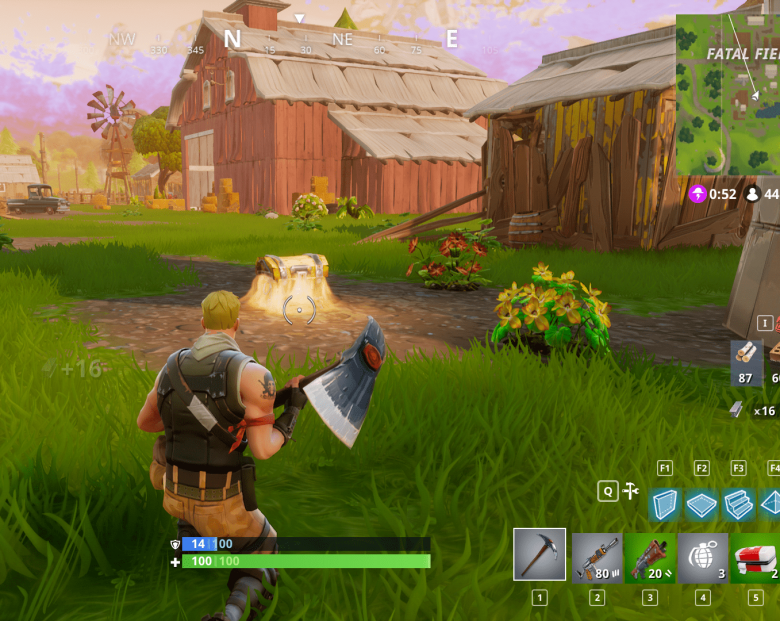
Task: Select the wood material with 87 count
Action: (x=745, y=362)
